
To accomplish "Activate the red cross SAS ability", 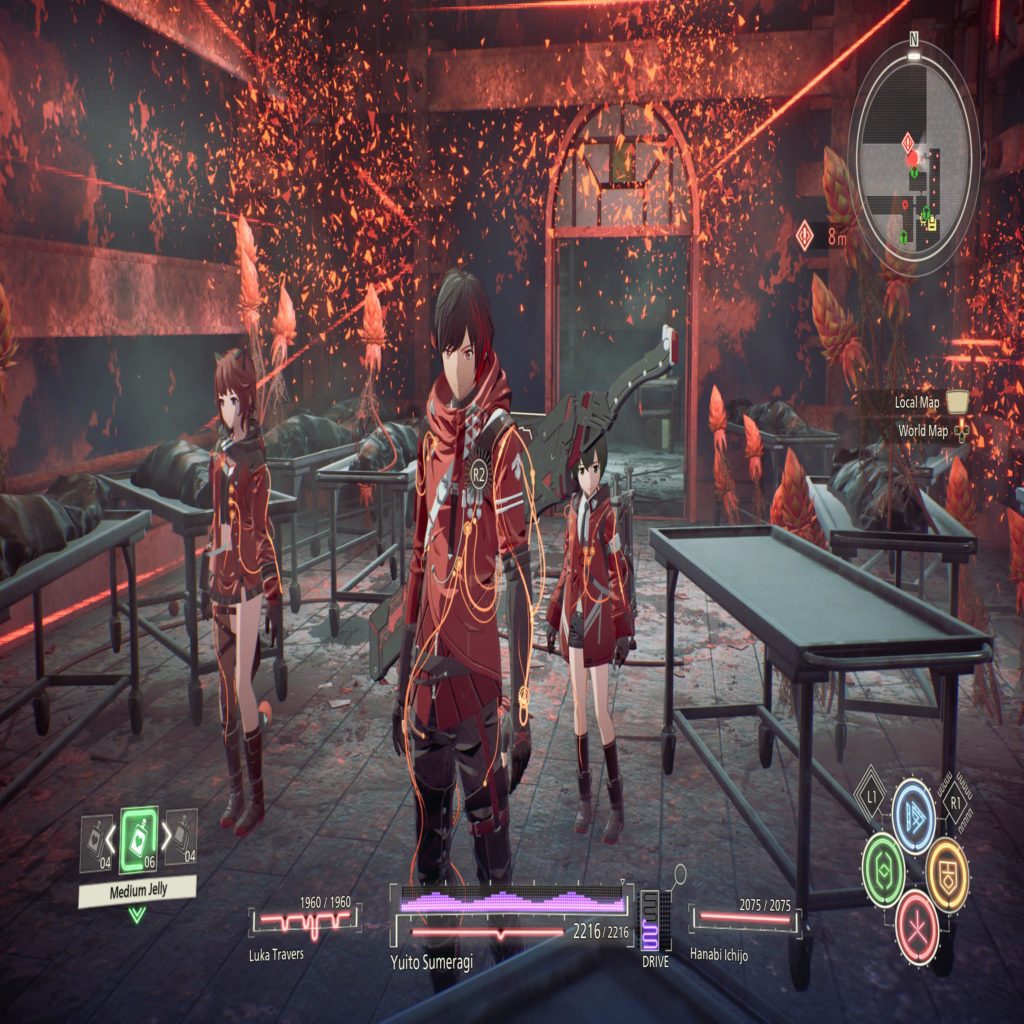I will tap(915, 916).
